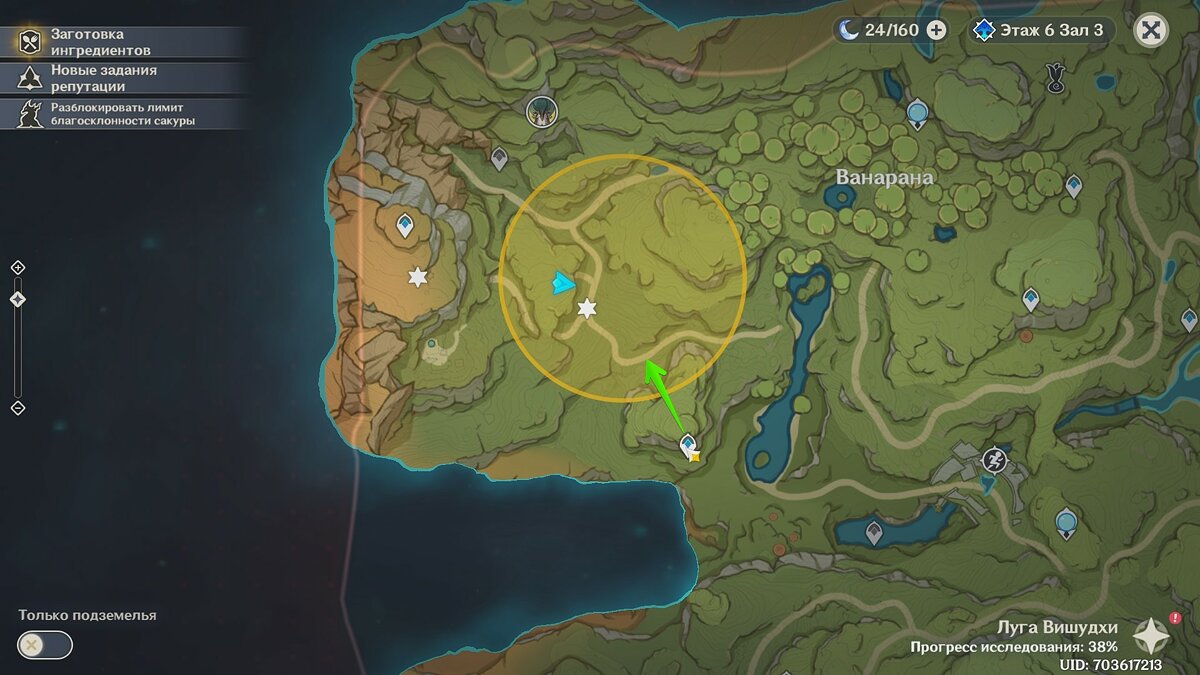Select the teleport waypoint with the quest marker
The width and height of the screenshot is (1200, 675).
(688, 444)
